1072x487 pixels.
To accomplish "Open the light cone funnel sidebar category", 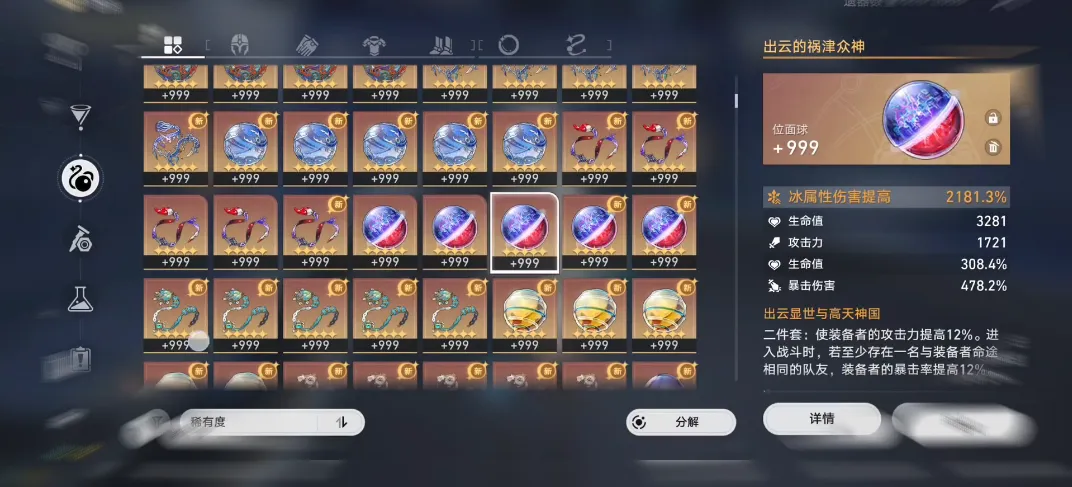I will 80,116.
